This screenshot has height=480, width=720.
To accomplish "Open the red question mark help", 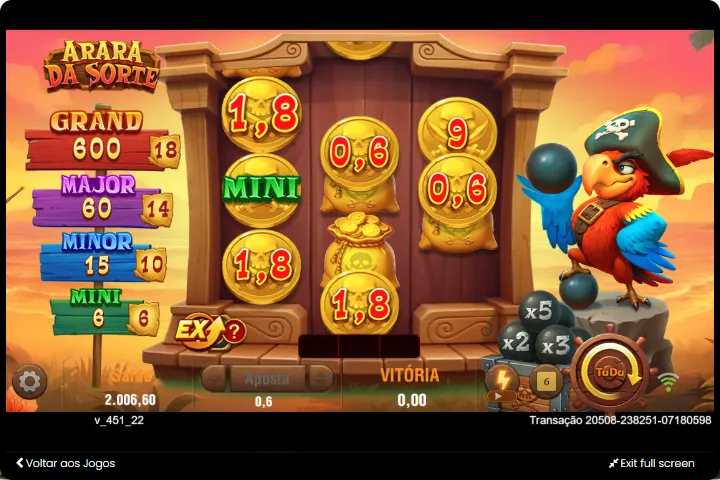I will pyautogui.click(x=234, y=331).
